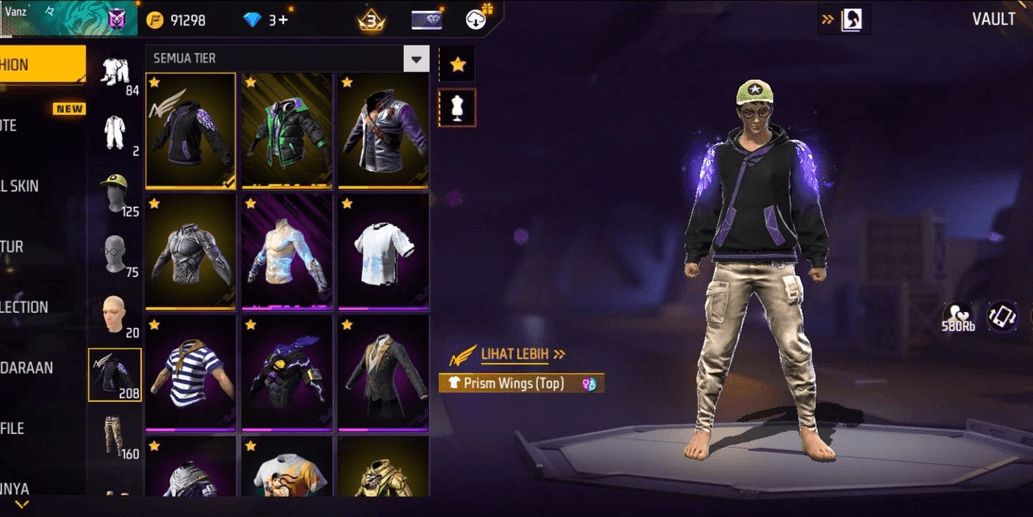Open the grey face mask category

tap(116, 255)
